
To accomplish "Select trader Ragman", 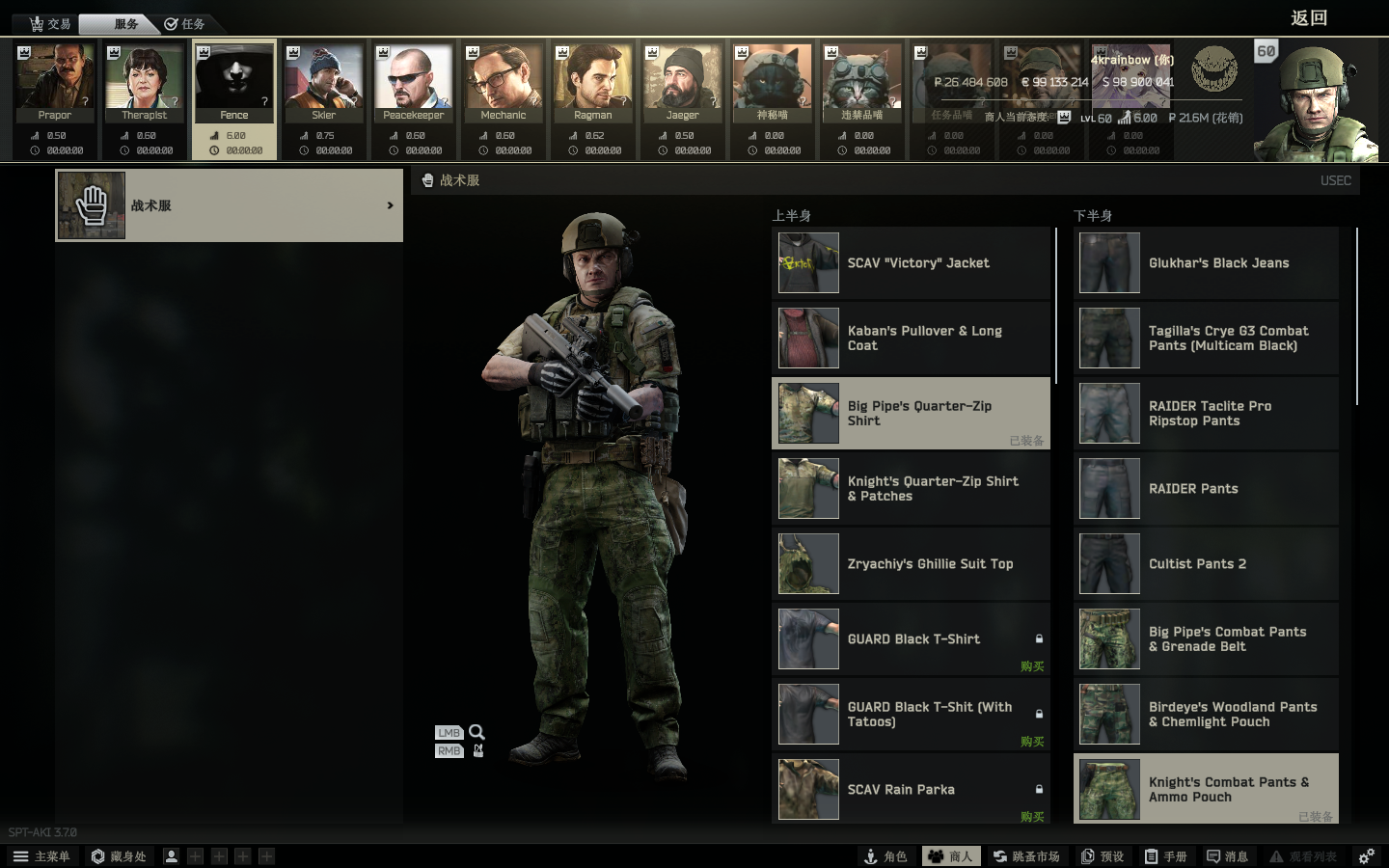I will tap(593, 84).
